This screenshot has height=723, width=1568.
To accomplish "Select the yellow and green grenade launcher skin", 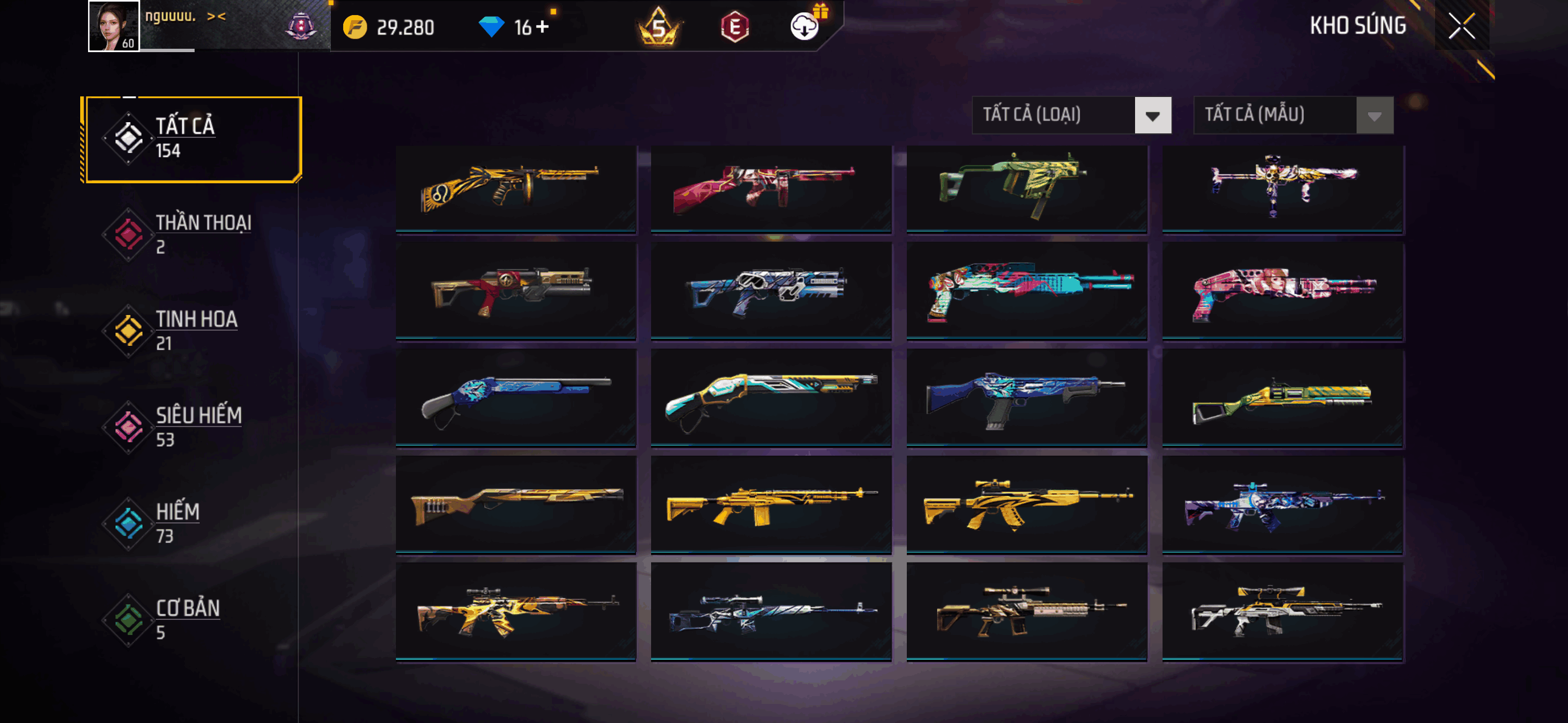I will click(x=1282, y=397).
